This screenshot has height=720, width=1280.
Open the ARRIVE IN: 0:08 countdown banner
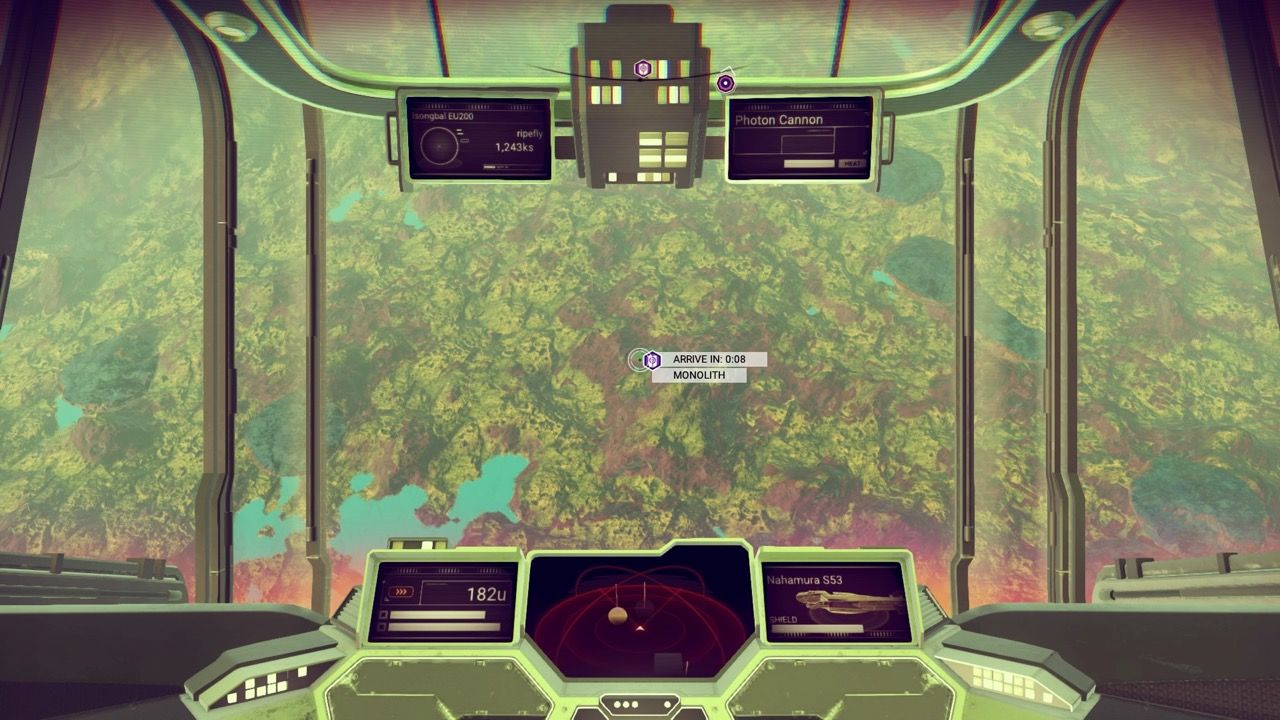(710, 358)
